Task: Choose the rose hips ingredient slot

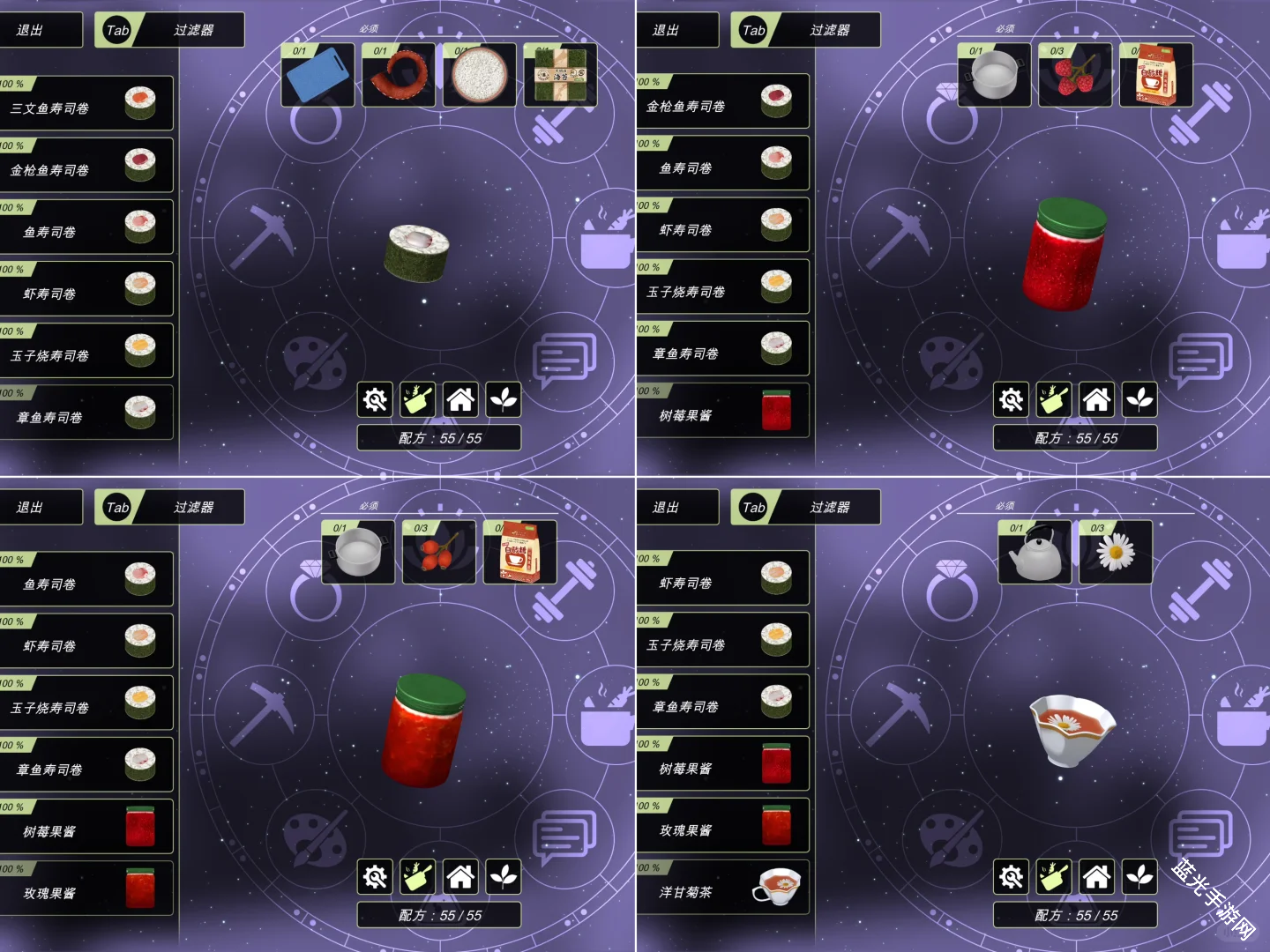Action: (x=438, y=553)
